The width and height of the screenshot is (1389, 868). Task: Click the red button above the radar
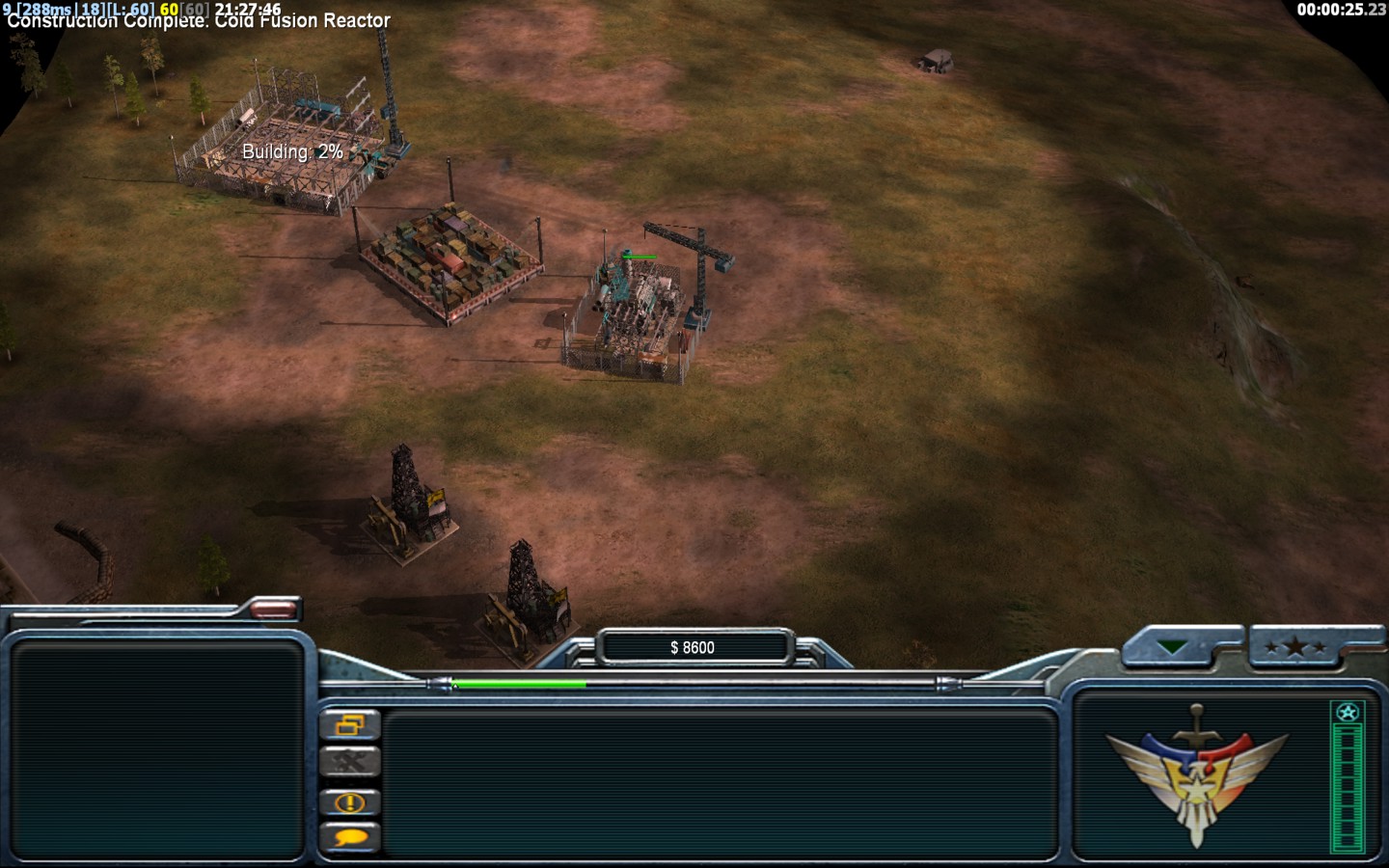pyautogui.click(x=274, y=609)
